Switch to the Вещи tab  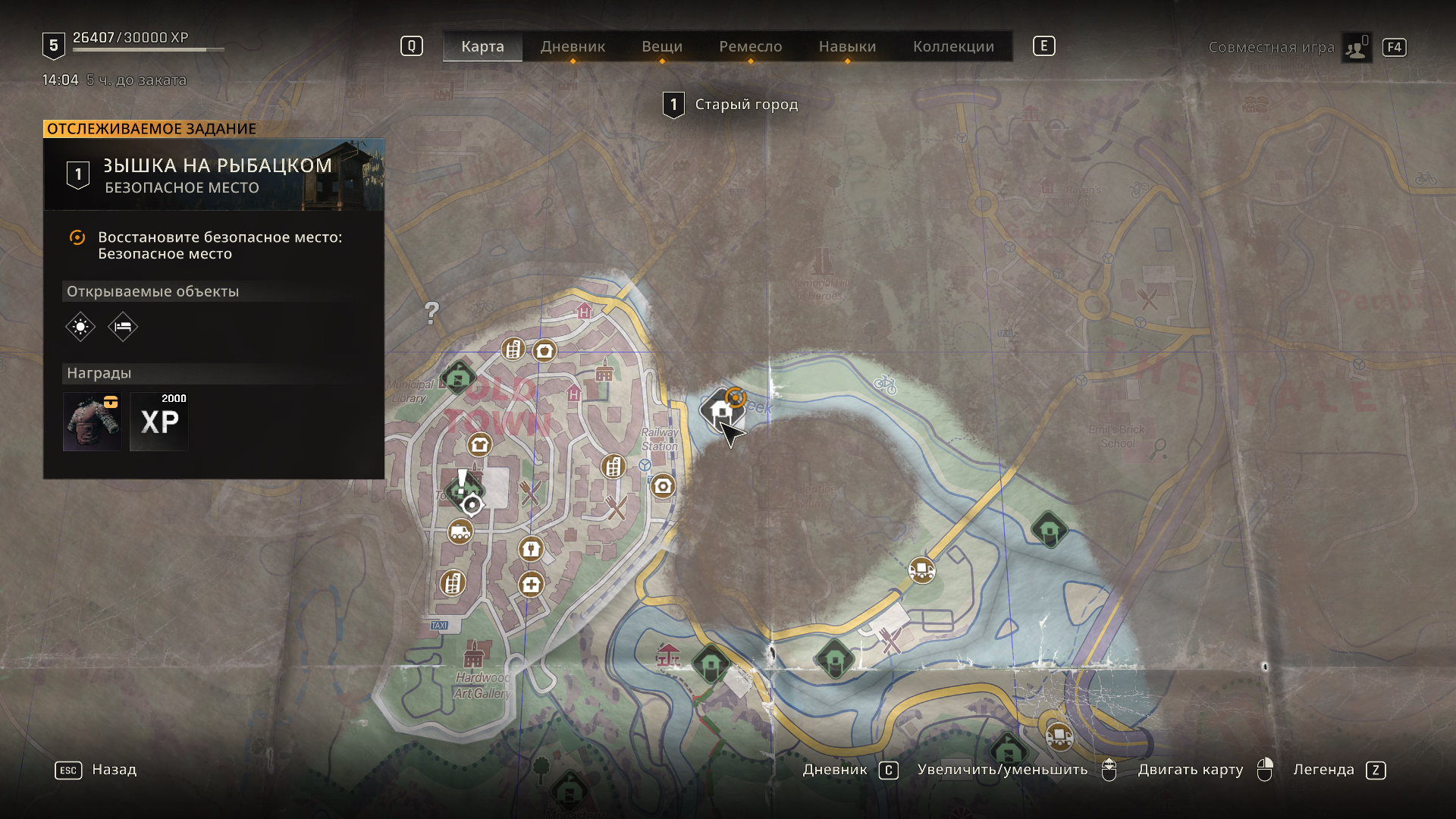pyautogui.click(x=662, y=46)
